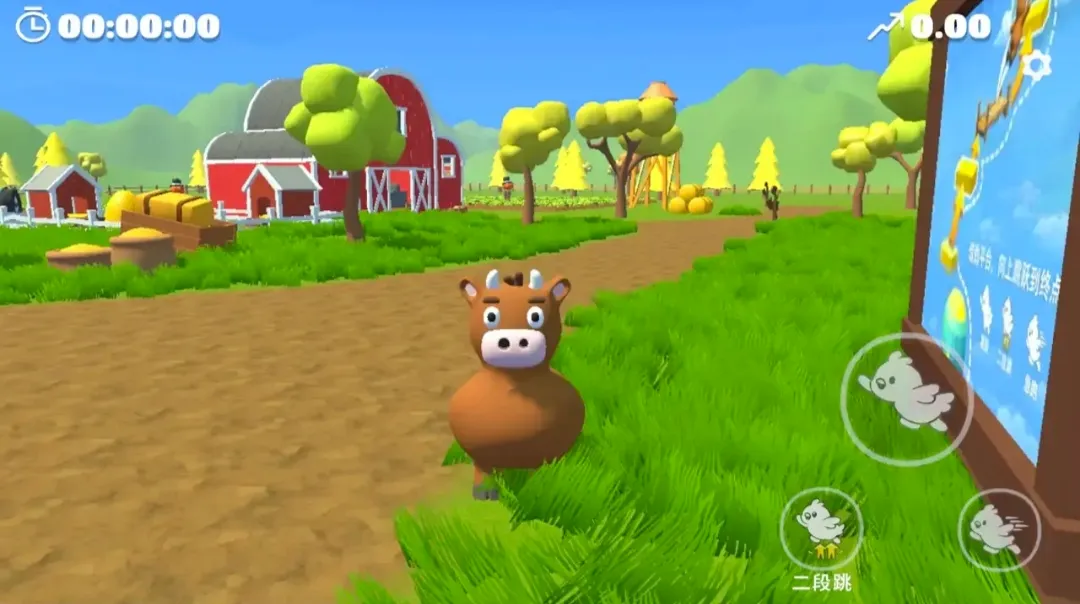This screenshot has width=1080, height=604.
Task: Trigger the dash button with speed lines
Action: point(998,529)
